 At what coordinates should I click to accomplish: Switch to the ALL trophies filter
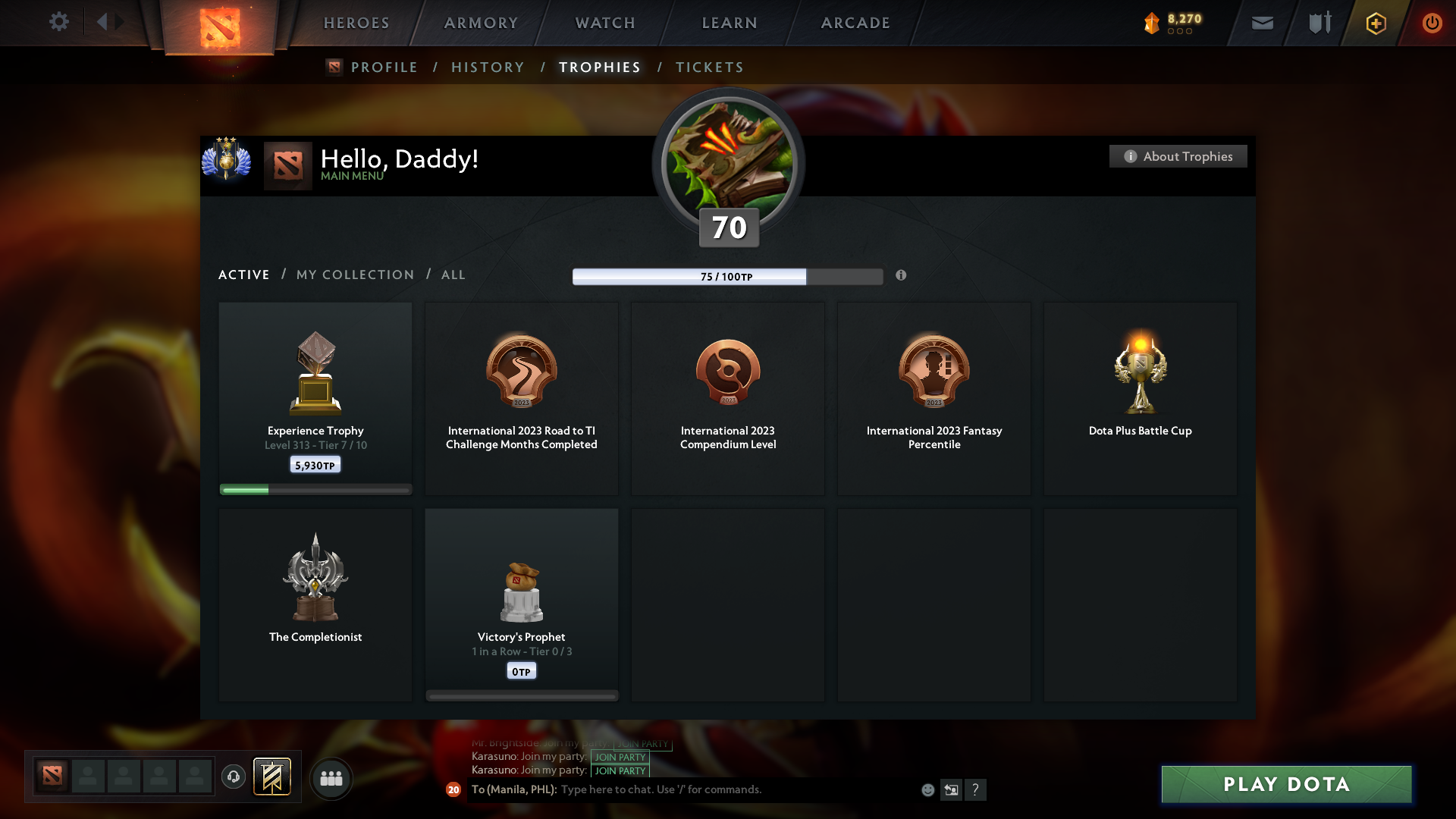click(x=453, y=275)
